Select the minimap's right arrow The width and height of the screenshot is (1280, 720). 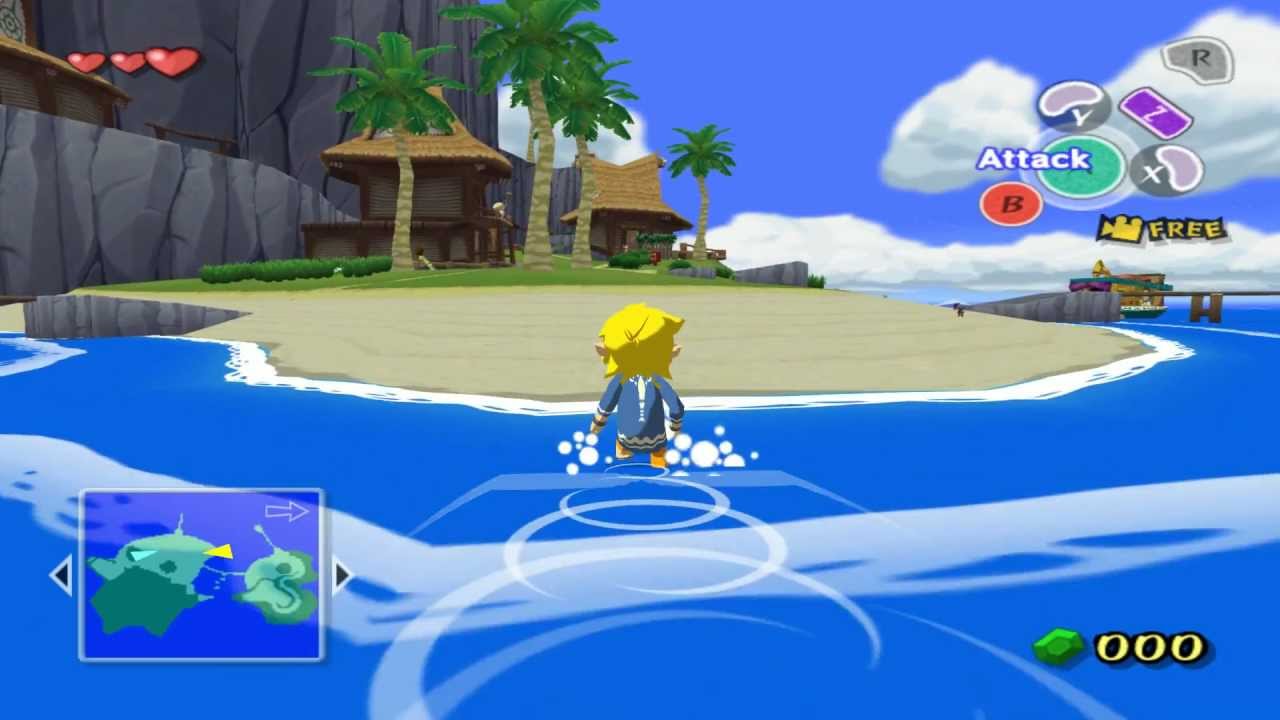coord(342,576)
